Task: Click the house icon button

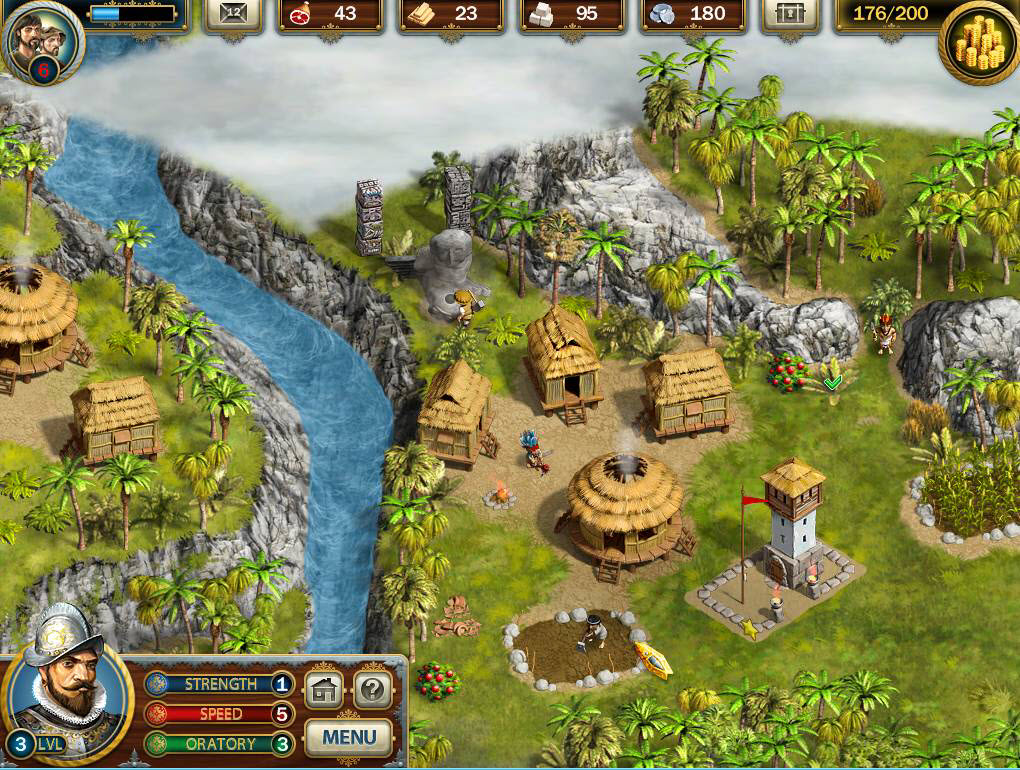Action: tap(323, 689)
